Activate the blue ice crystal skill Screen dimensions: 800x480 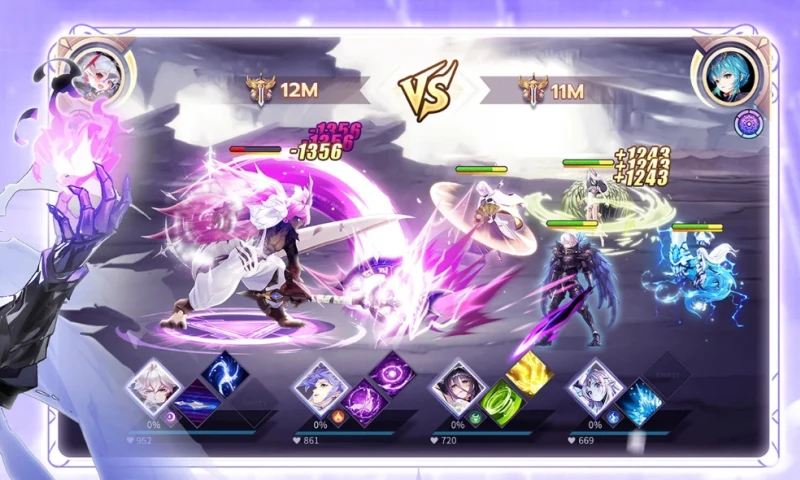(x=640, y=403)
